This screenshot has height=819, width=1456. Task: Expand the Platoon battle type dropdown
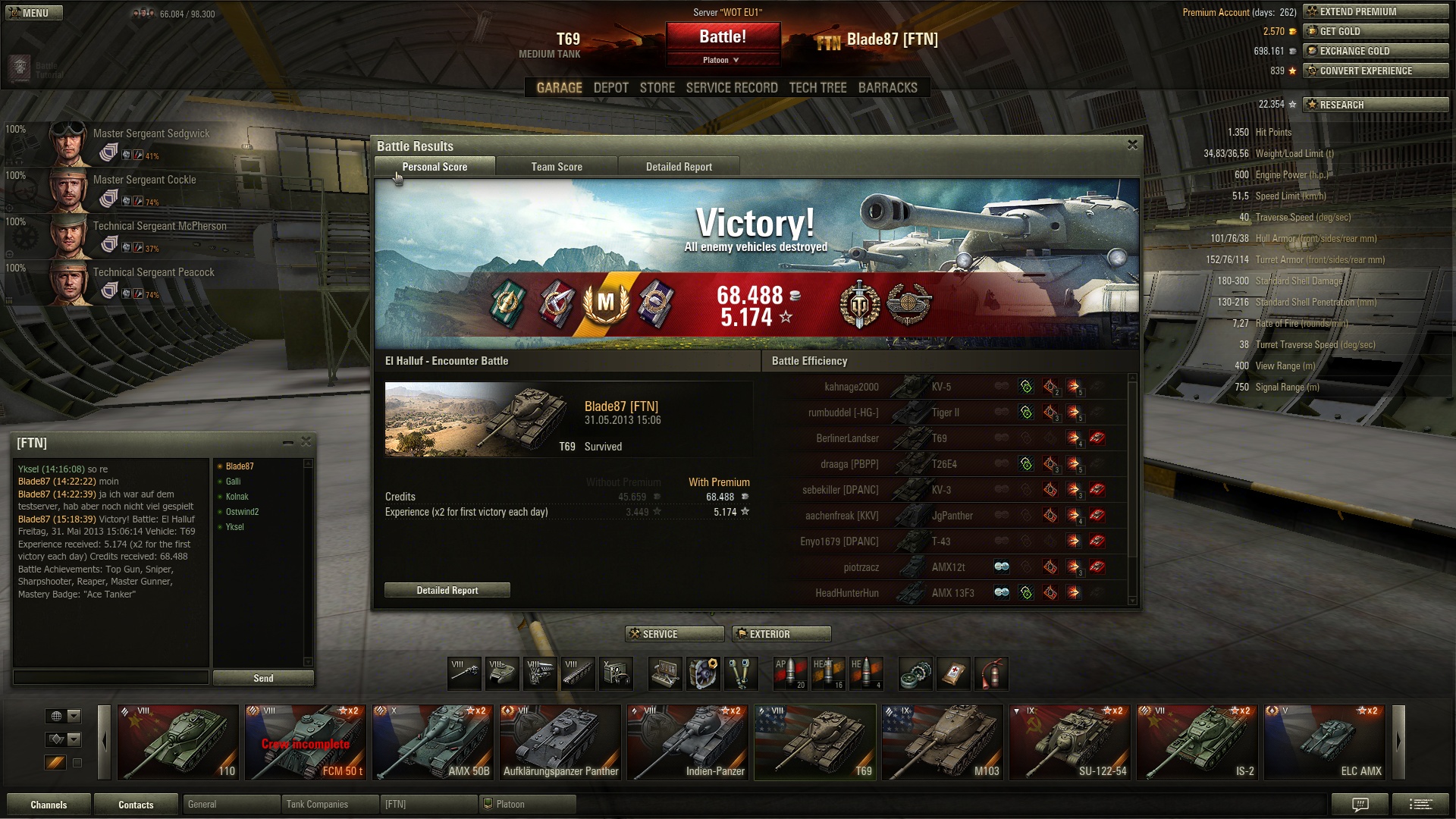click(723, 60)
